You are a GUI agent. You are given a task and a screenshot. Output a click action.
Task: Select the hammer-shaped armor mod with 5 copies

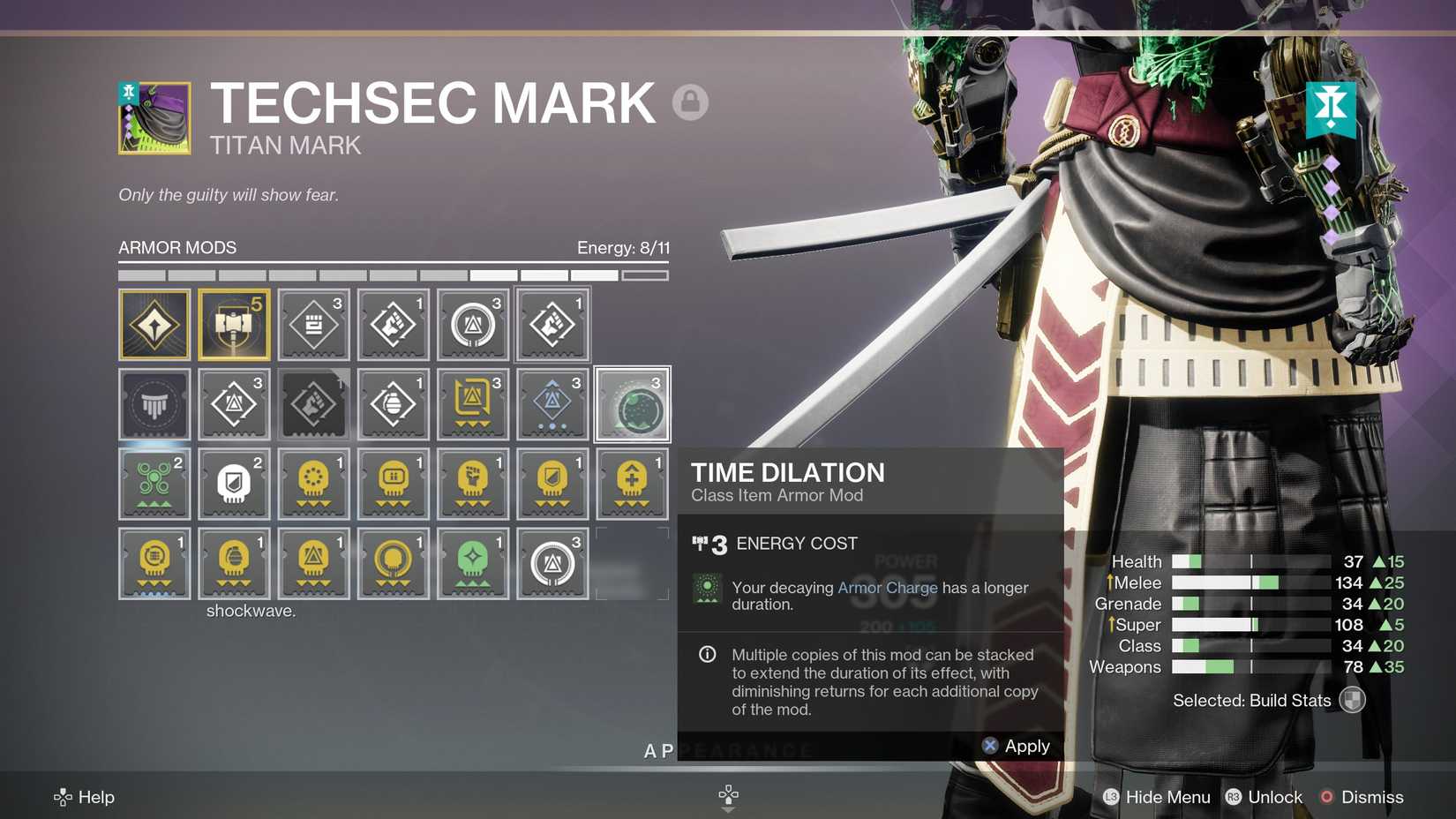[x=234, y=325]
